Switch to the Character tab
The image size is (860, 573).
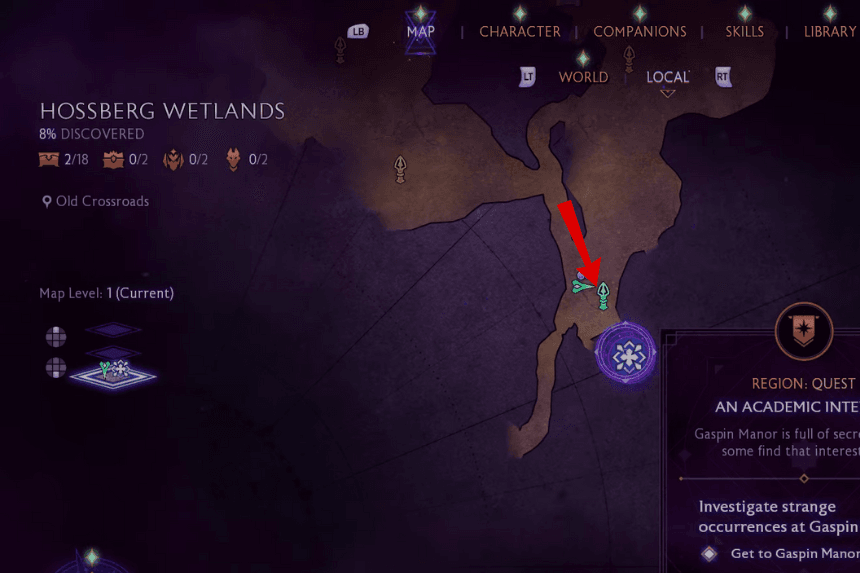[519, 32]
